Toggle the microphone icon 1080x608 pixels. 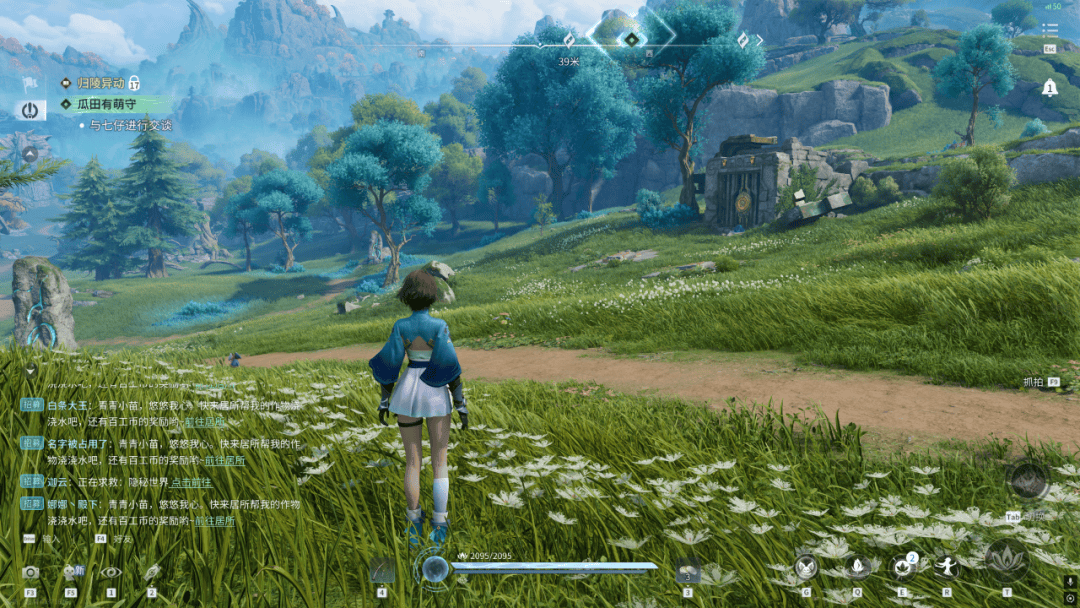pyautogui.click(x=1070, y=582)
